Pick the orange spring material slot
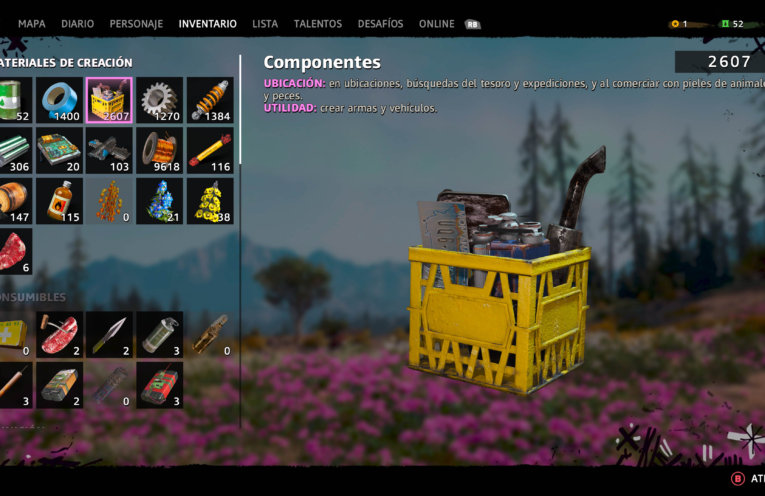 210,99
